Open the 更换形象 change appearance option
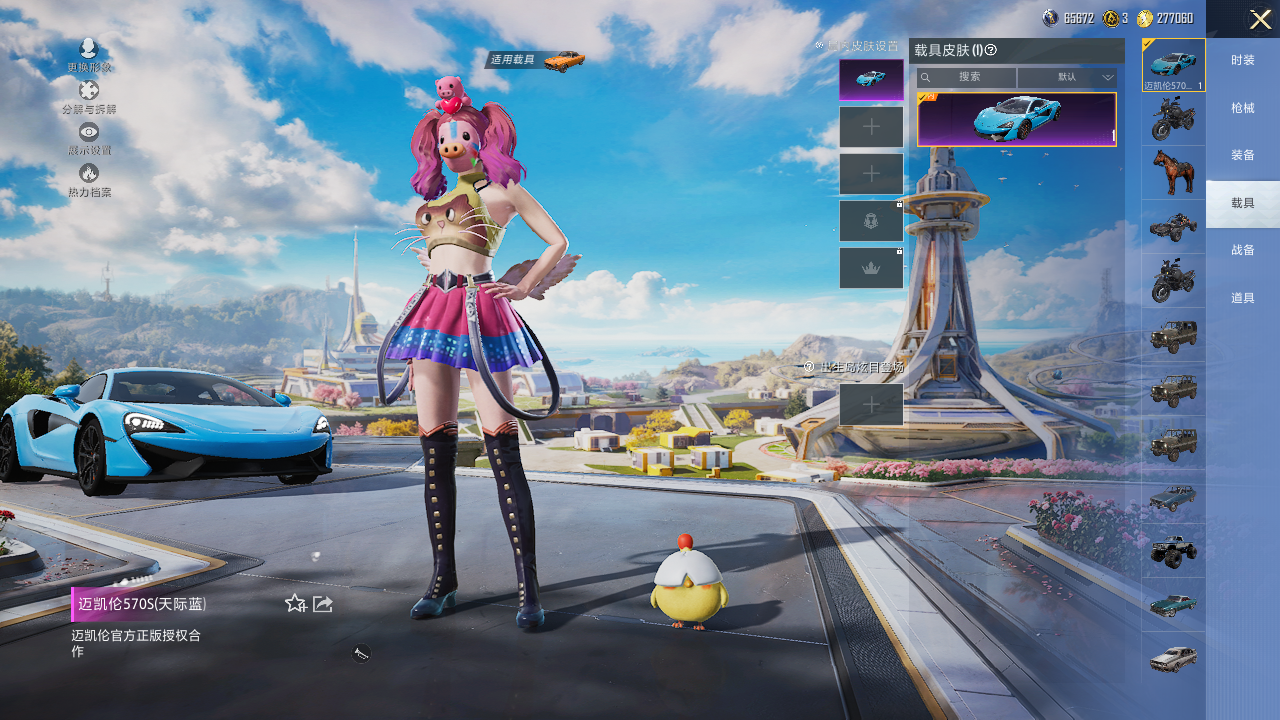 click(x=89, y=54)
